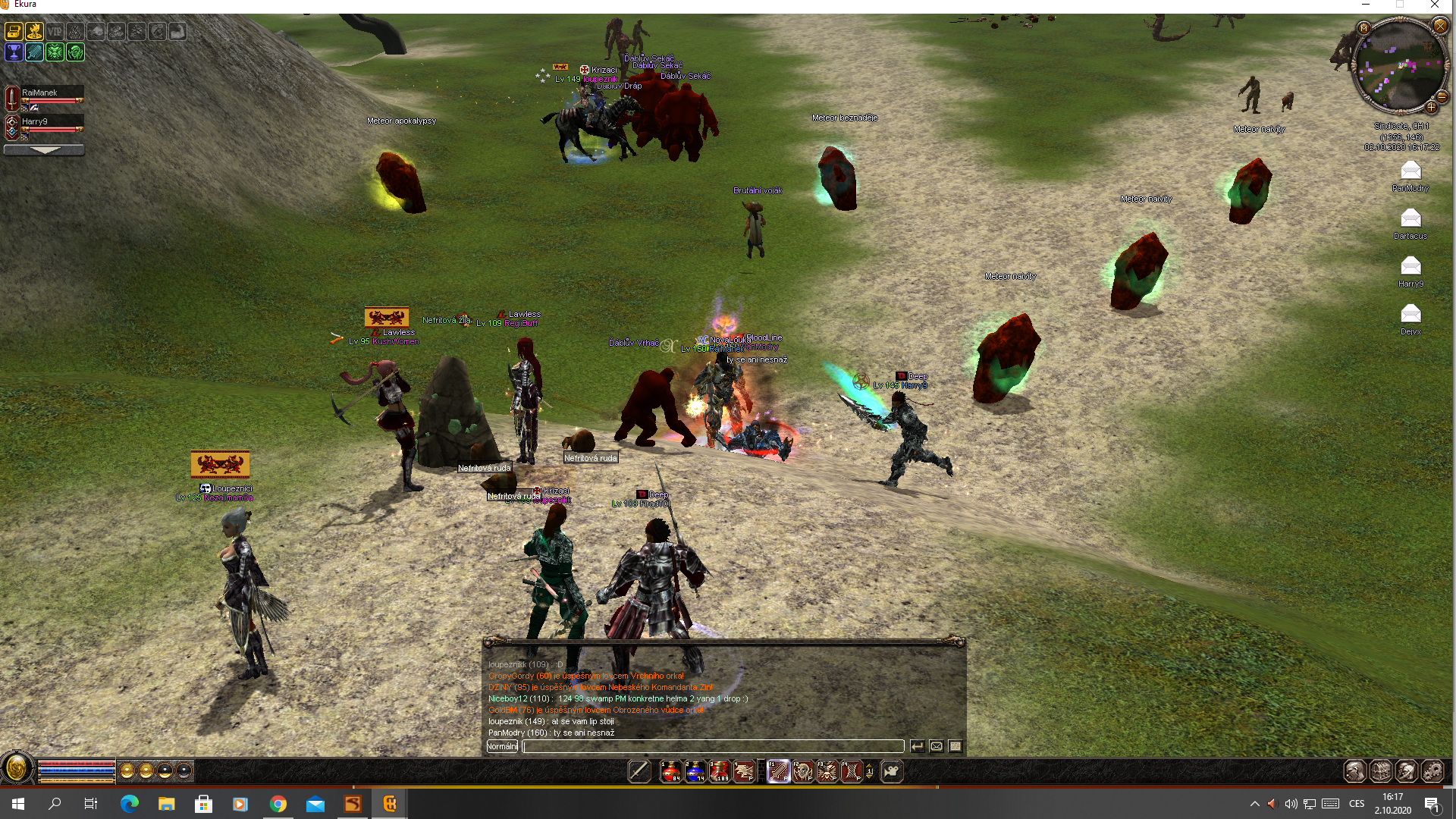
Task: Expand the party list down arrow
Action: coord(44,150)
